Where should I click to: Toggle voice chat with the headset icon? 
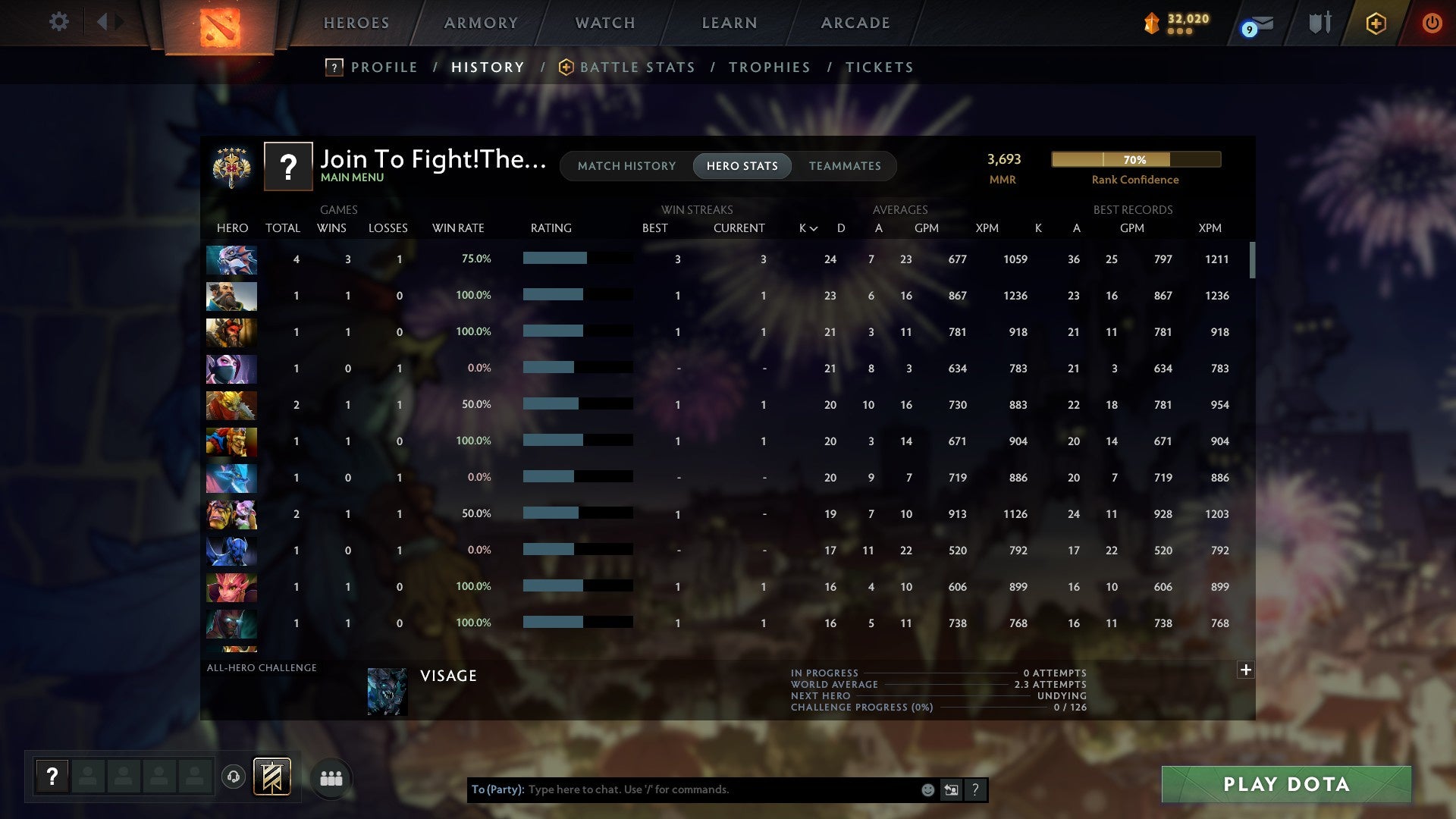[x=233, y=778]
